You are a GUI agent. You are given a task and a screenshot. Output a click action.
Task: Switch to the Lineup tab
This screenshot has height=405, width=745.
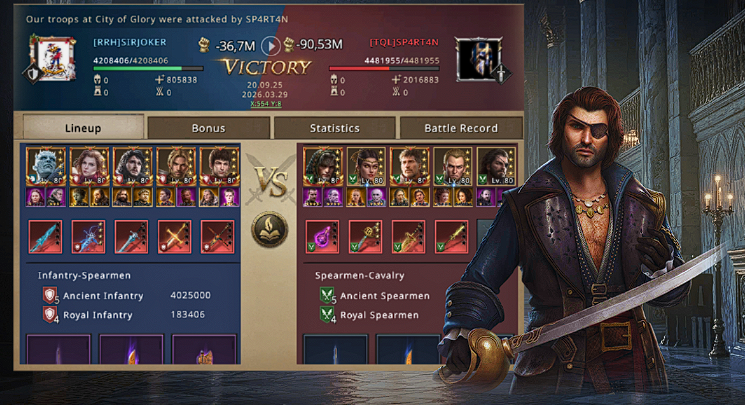click(83, 128)
